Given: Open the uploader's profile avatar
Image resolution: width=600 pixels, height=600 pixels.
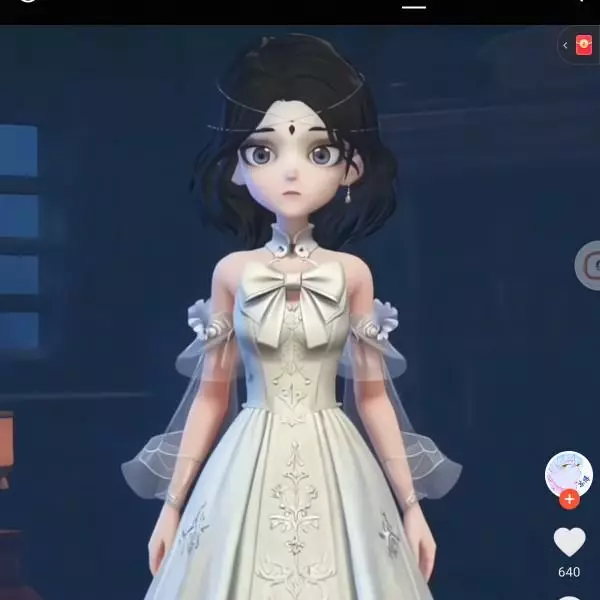Looking at the screenshot, I should click(568, 473).
